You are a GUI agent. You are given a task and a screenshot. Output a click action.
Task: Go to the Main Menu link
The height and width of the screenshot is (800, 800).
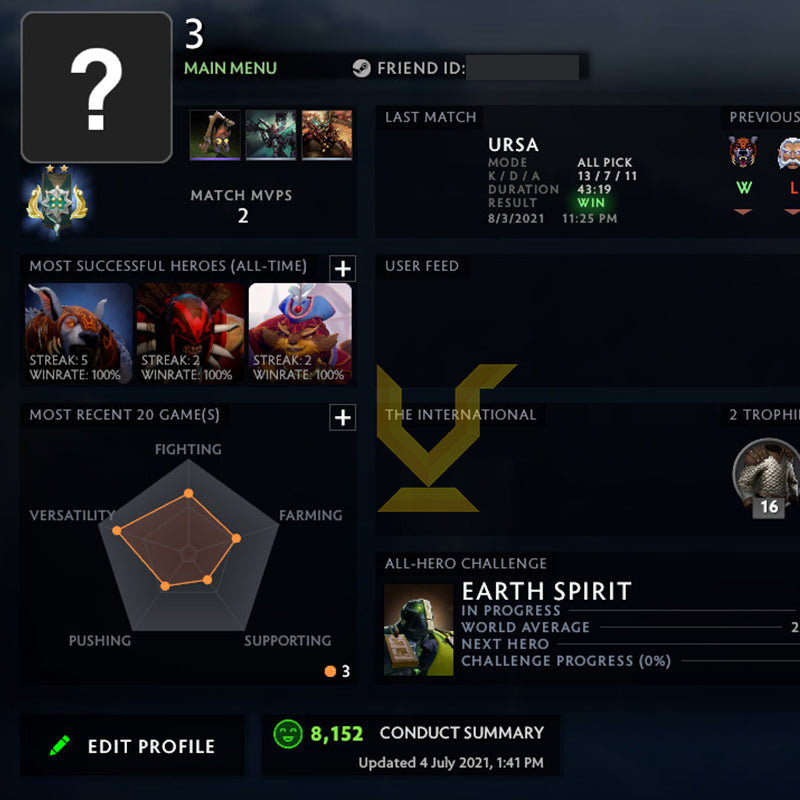(230, 68)
